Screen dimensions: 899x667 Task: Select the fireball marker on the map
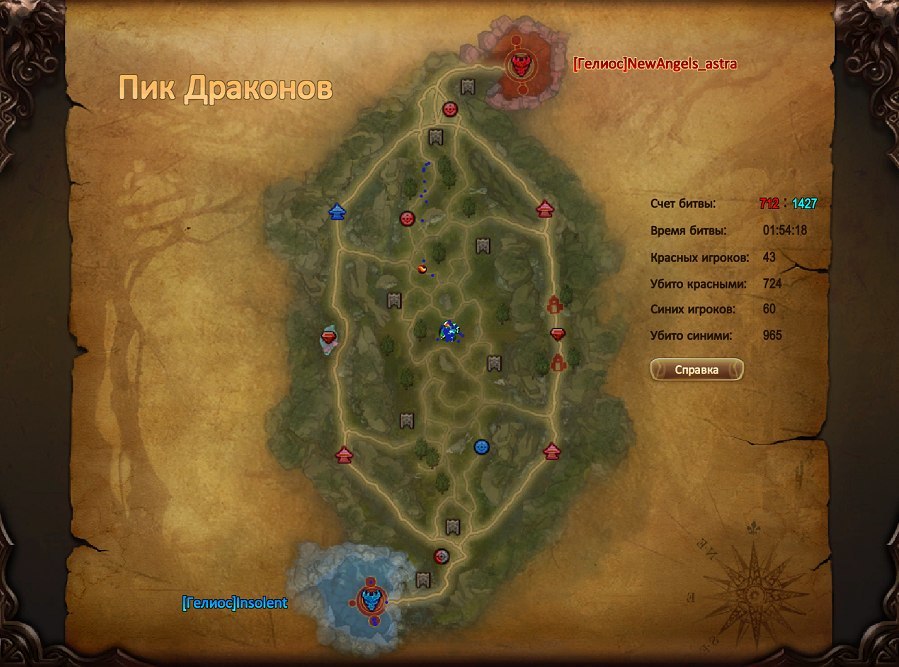[424, 267]
